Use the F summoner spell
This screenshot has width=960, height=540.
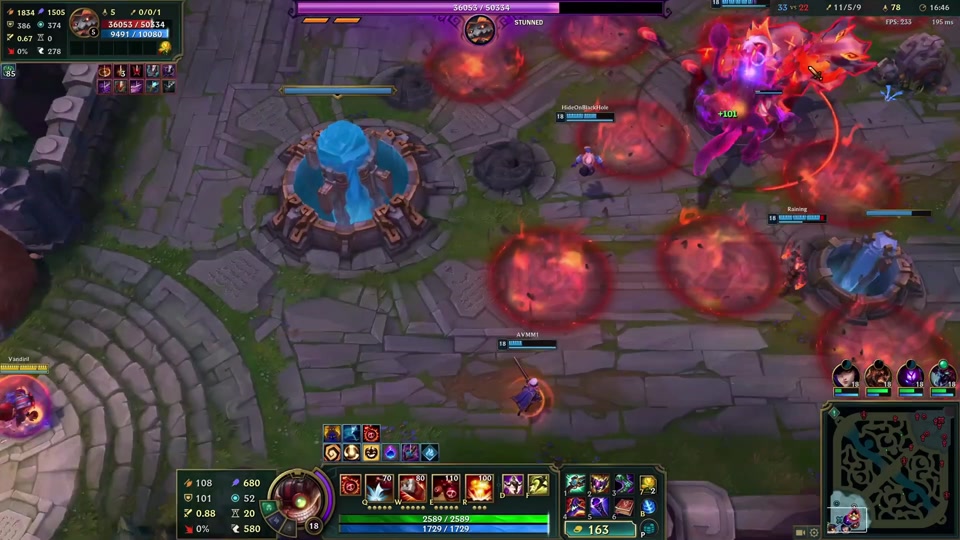[538, 486]
